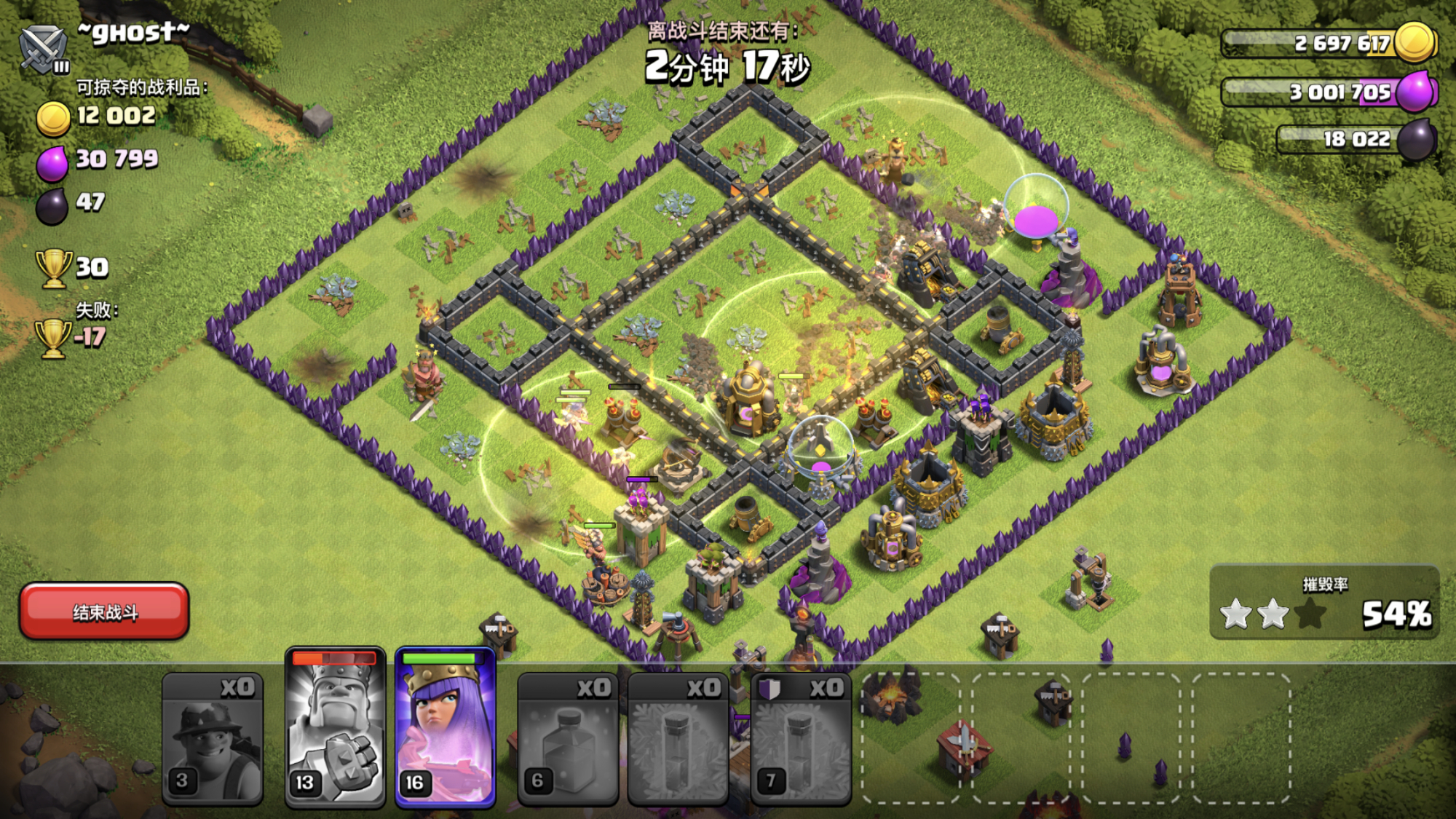Choose the freeze spell card without shield

[678, 739]
